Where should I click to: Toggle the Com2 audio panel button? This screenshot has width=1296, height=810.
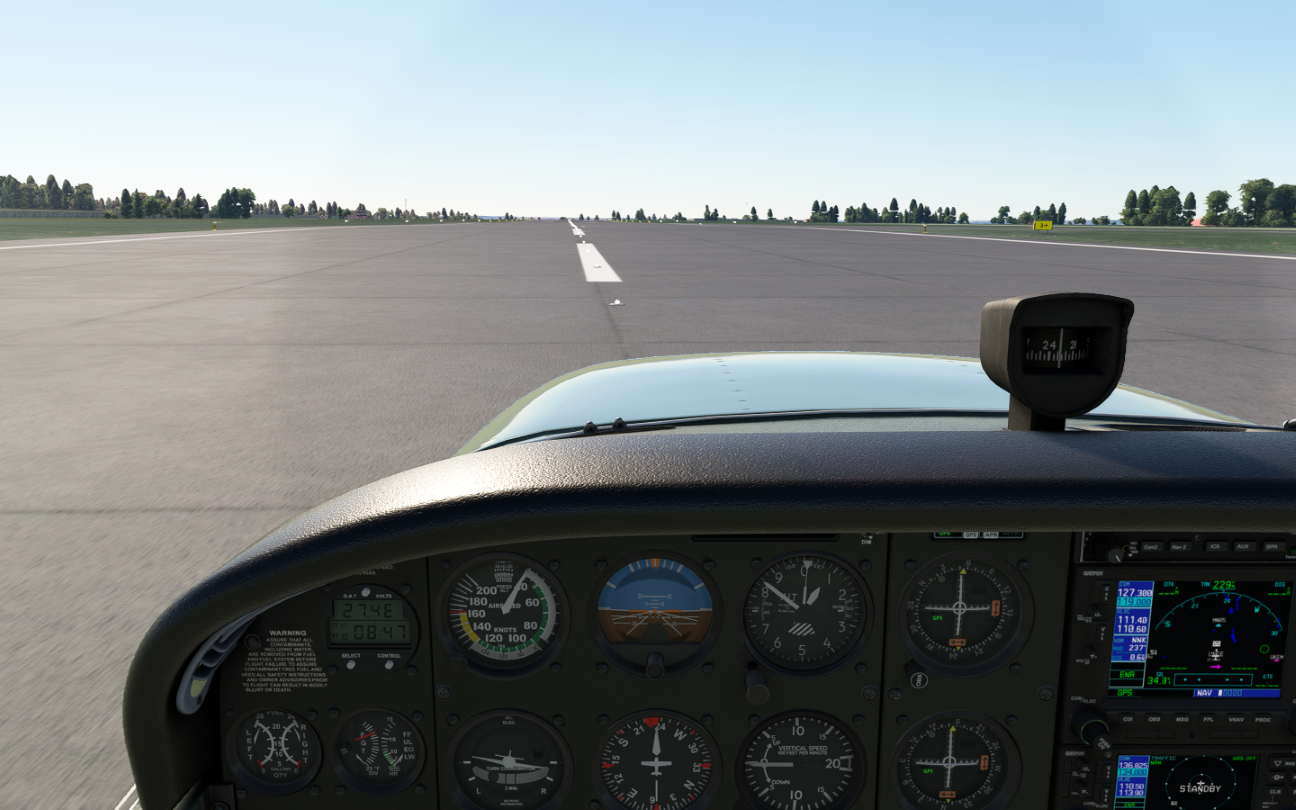pyautogui.click(x=1151, y=547)
